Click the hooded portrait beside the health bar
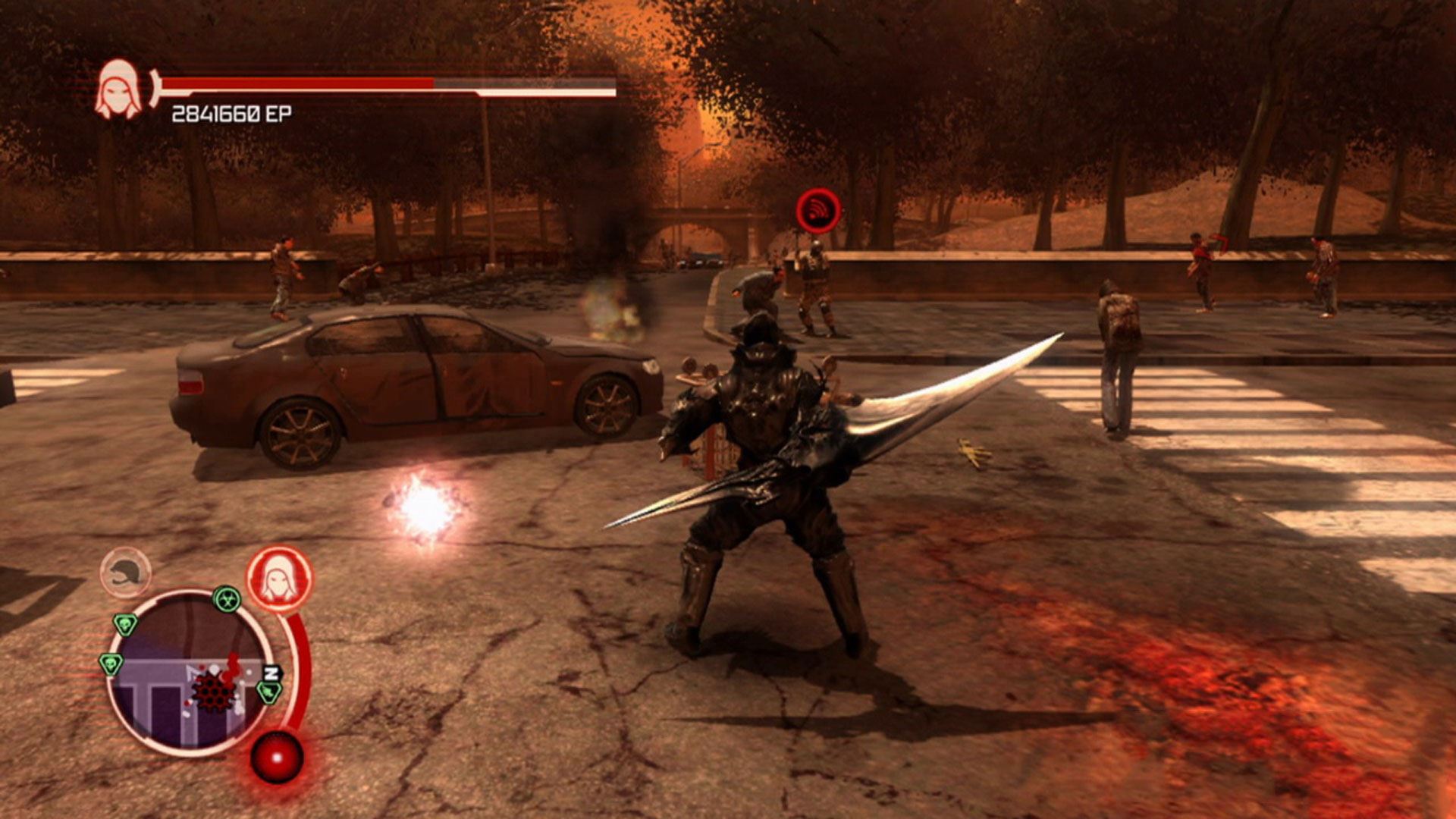 point(118,89)
